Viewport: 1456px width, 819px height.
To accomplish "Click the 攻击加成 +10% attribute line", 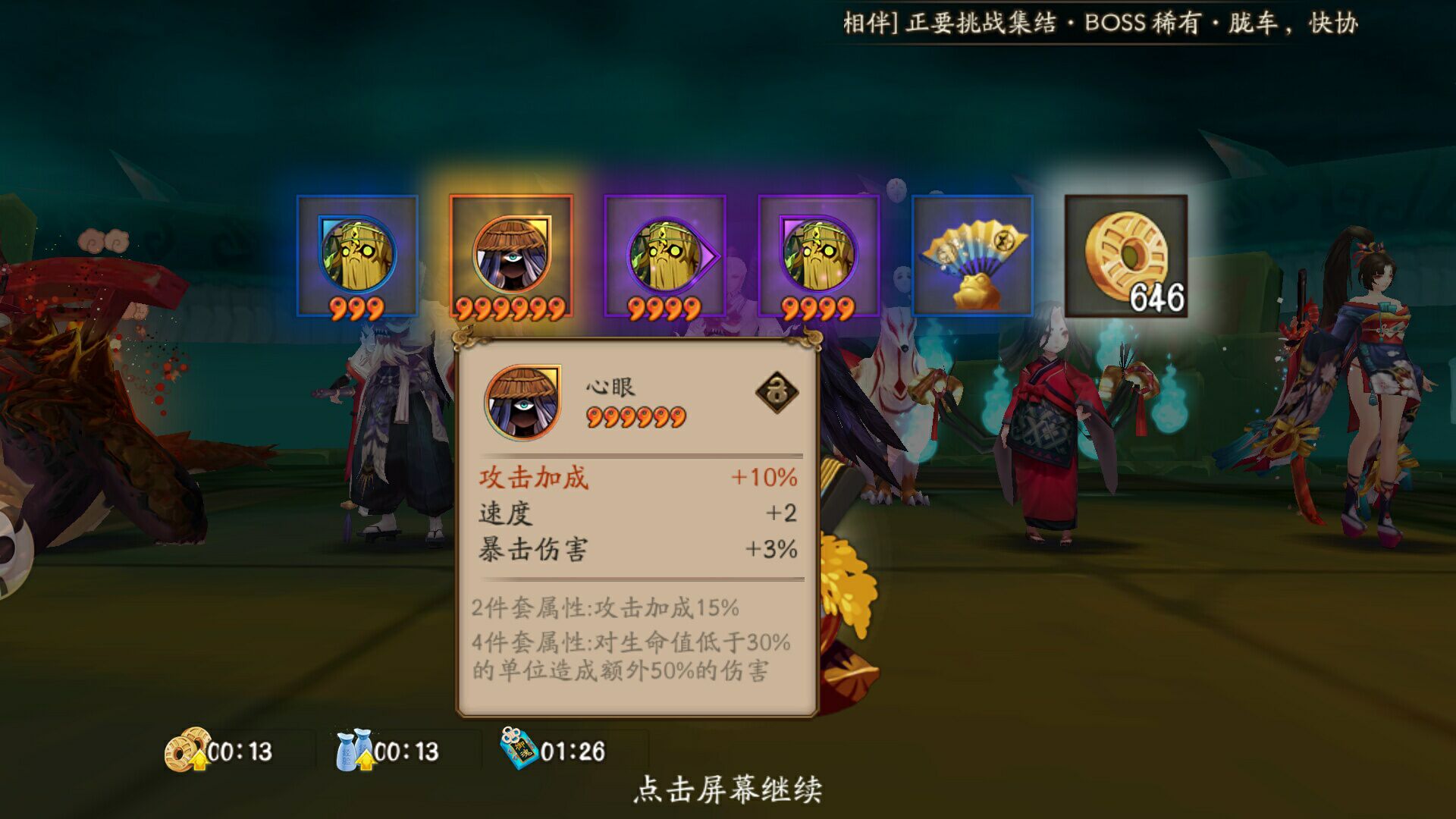I will point(637,478).
